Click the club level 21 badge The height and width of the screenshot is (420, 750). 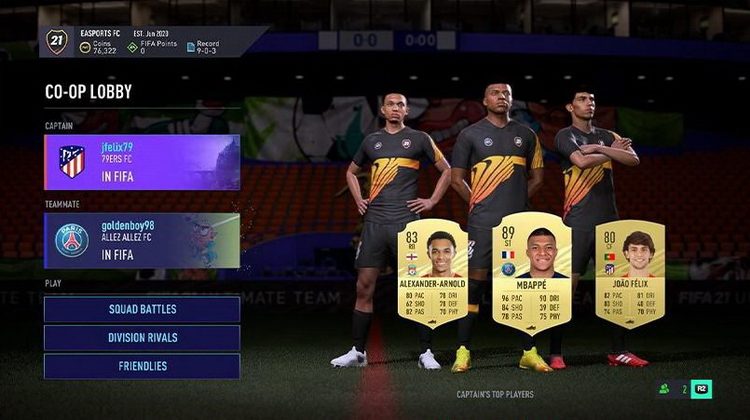57,41
